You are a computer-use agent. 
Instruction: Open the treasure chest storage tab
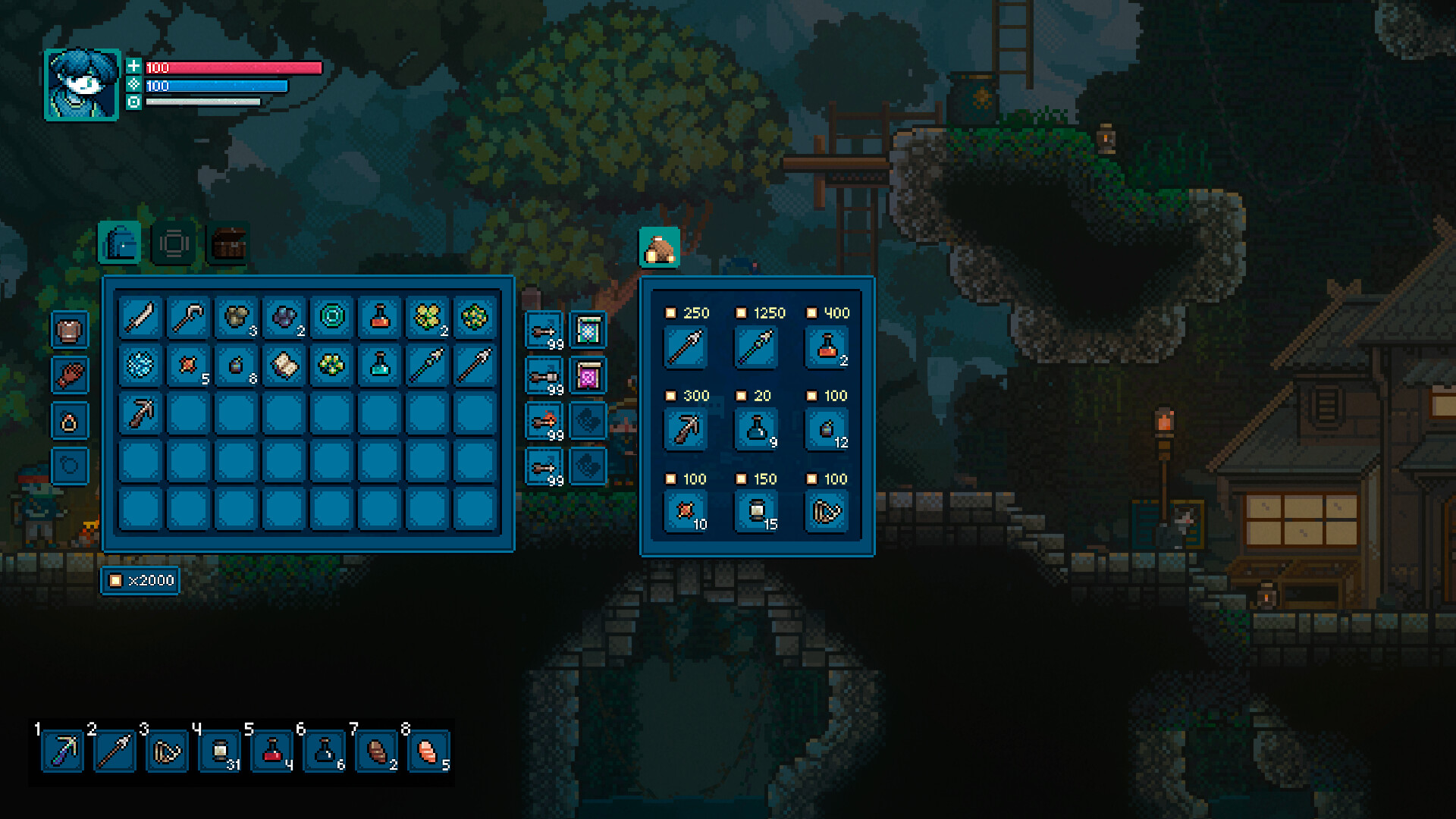tap(228, 243)
